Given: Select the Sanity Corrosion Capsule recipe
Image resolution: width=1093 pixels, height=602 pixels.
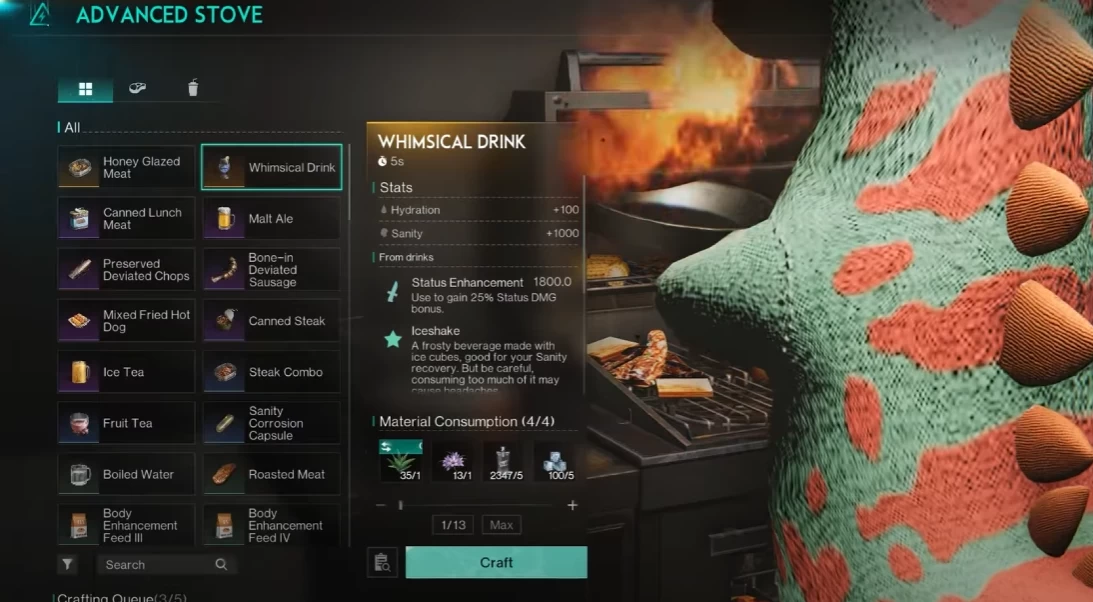Looking at the screenshot, I should click(271, 423).
